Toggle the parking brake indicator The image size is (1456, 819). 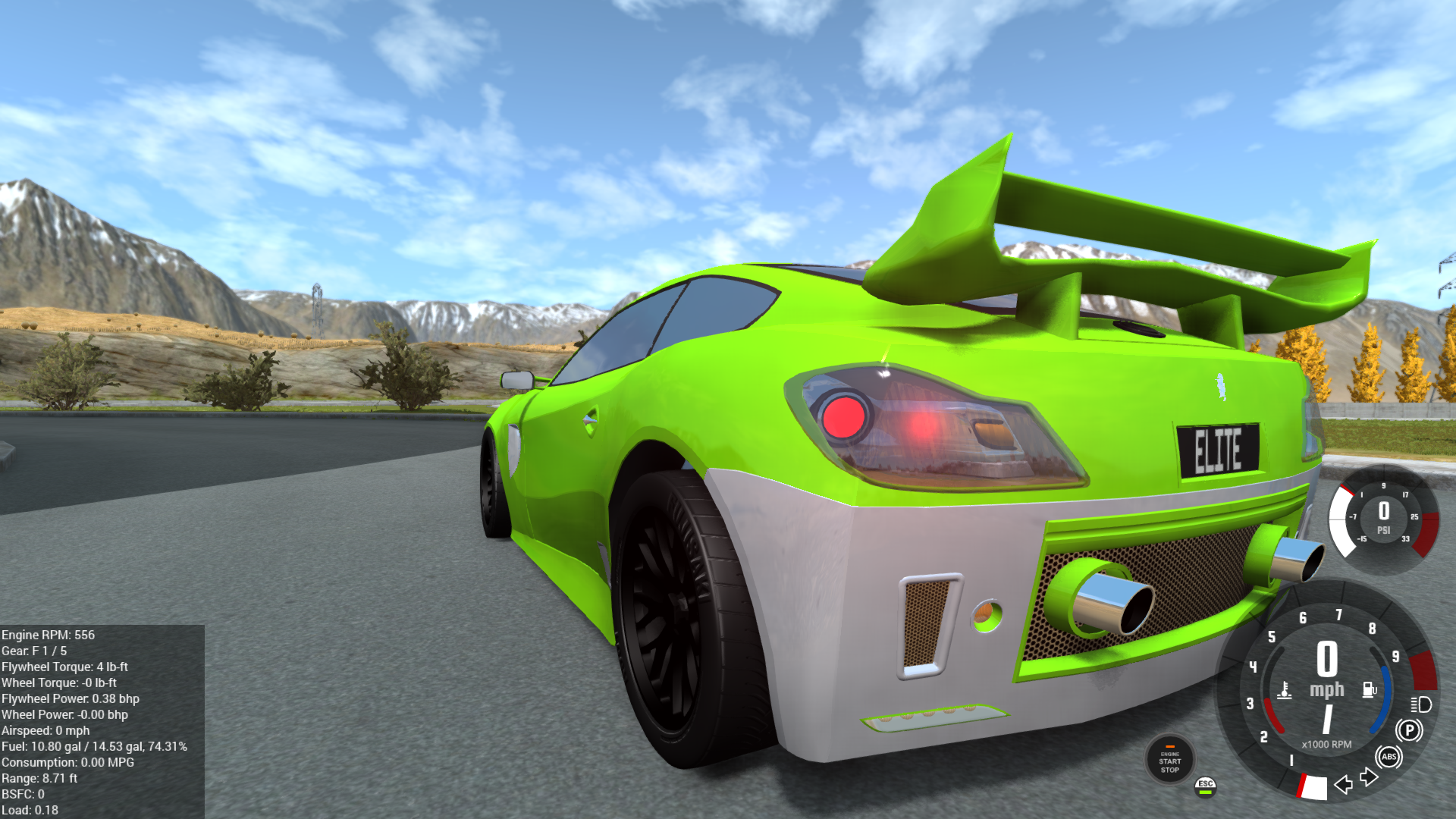pyautogui.click(x=1410, y=729)
